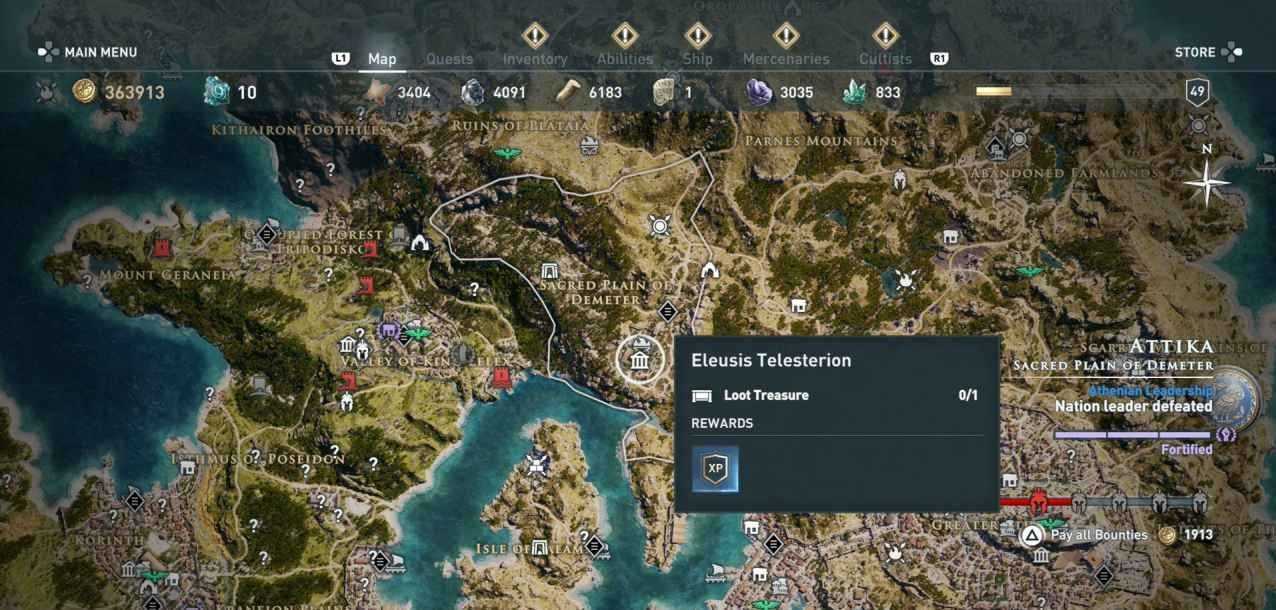The width and height of the screenshot is (1276, 610).
Task: Select the Map tab
Action: click(382, 59)
